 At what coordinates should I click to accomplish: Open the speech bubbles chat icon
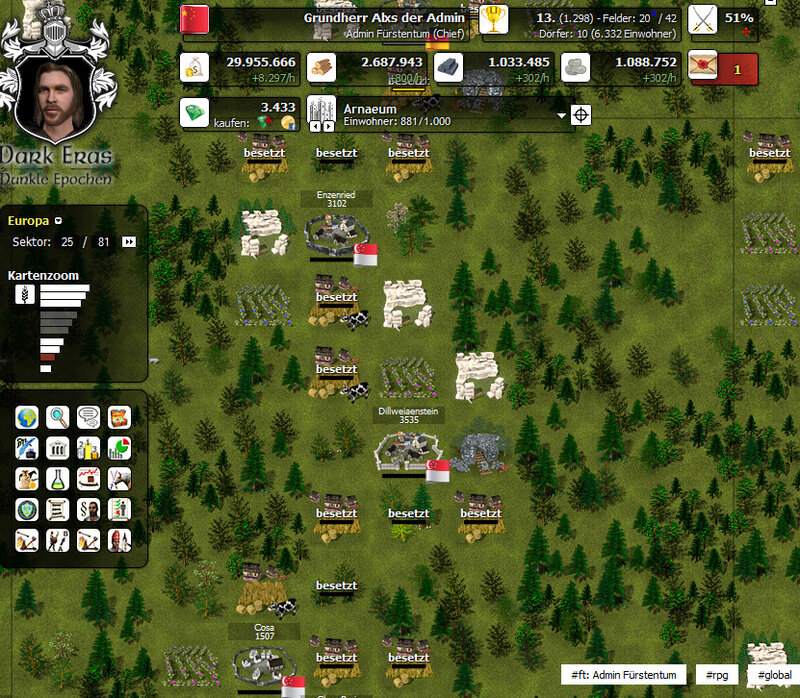tap(89, 417)
